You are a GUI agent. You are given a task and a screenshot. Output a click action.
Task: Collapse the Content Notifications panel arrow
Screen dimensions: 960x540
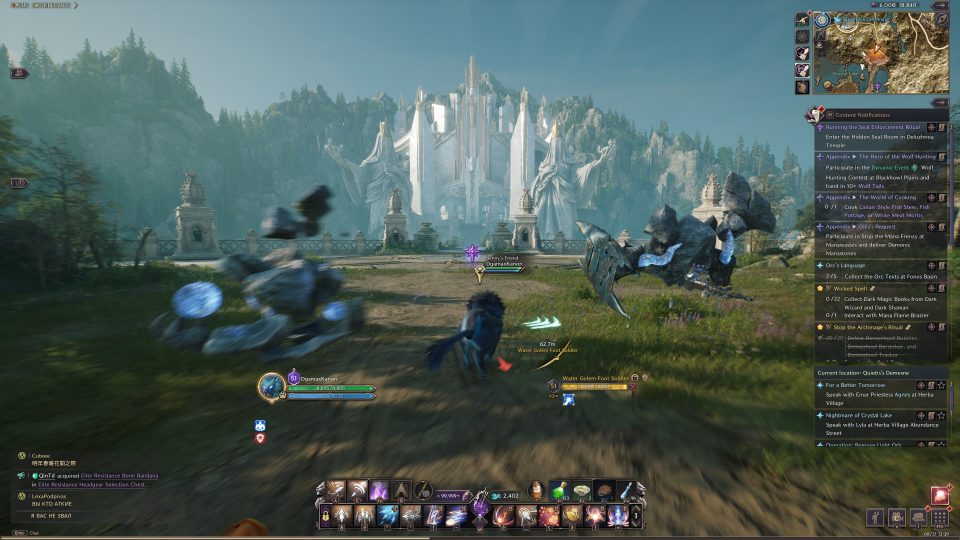click(x=940, y=102)
